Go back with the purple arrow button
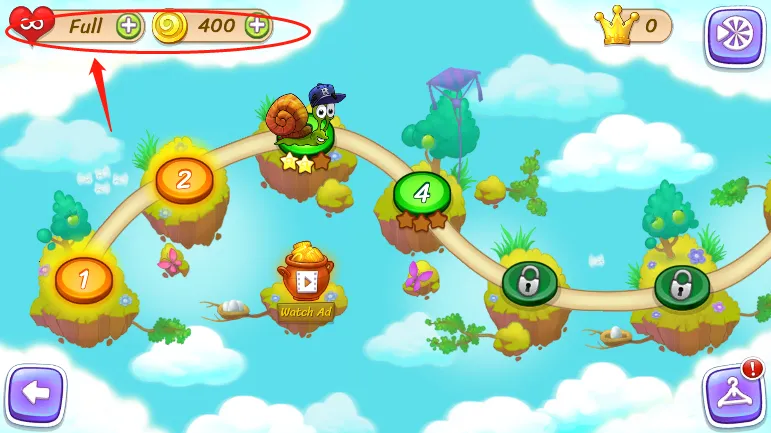 pyautogui.click(x=35, y=393)
